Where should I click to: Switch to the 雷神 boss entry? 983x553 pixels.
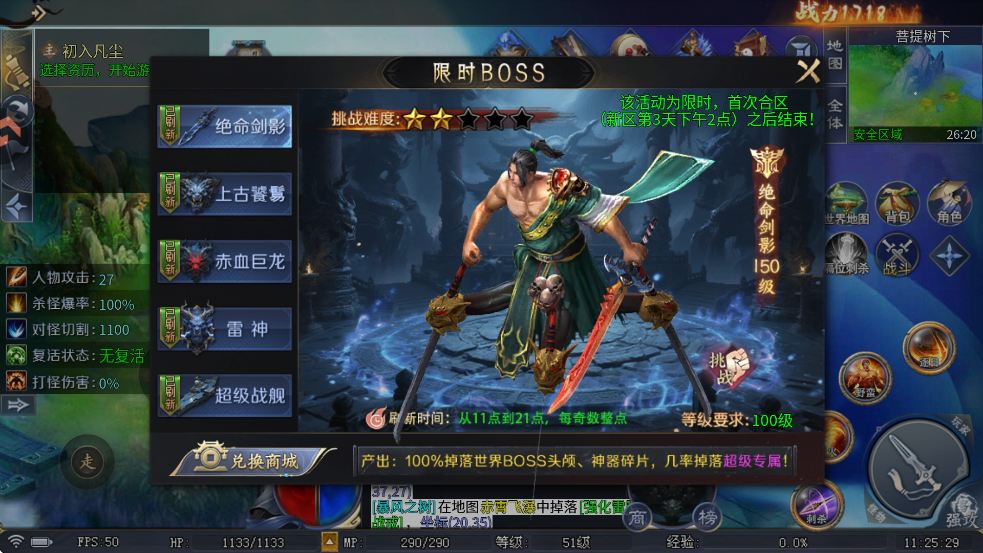(225, 329)
